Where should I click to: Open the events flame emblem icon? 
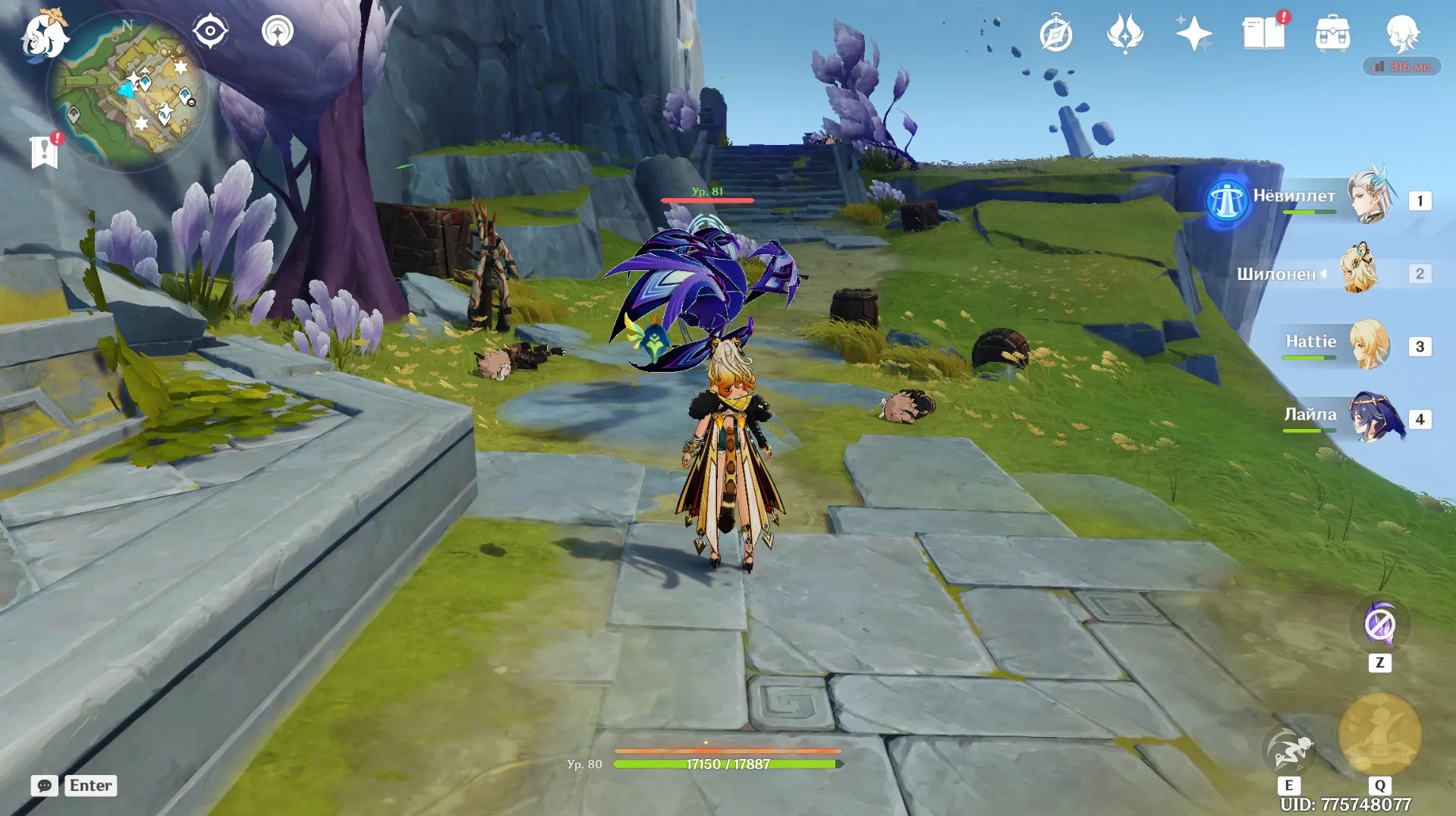[1124, 34]
